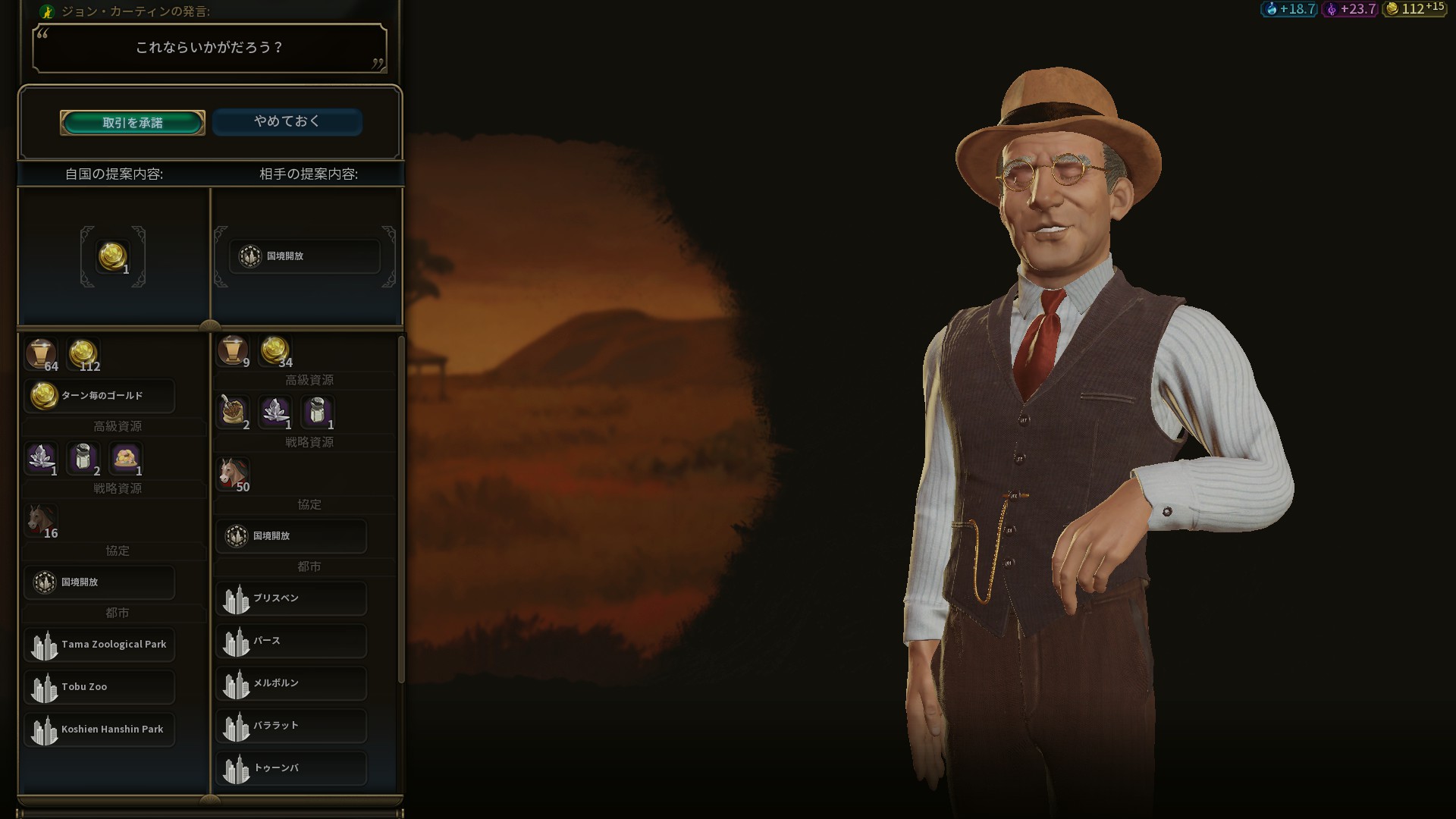
Task: Select your 国境開放 agreement in the lower list
Action: [99, 582]
